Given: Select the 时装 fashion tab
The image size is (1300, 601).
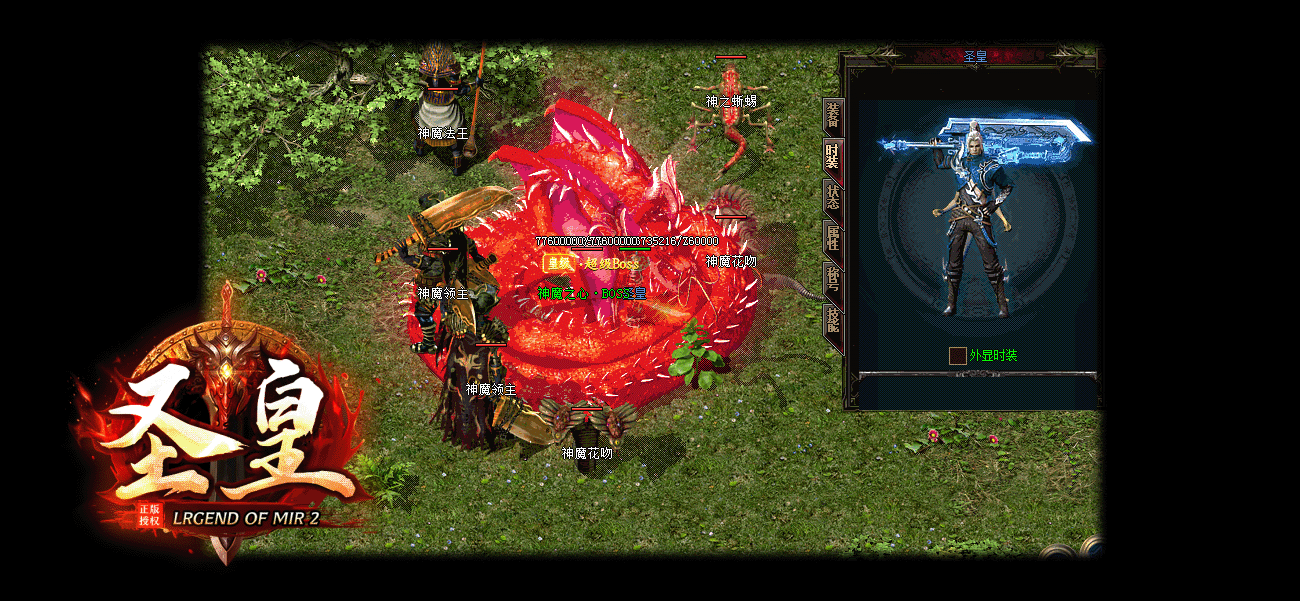Looking at the screenshot, I should click(832, 157).
